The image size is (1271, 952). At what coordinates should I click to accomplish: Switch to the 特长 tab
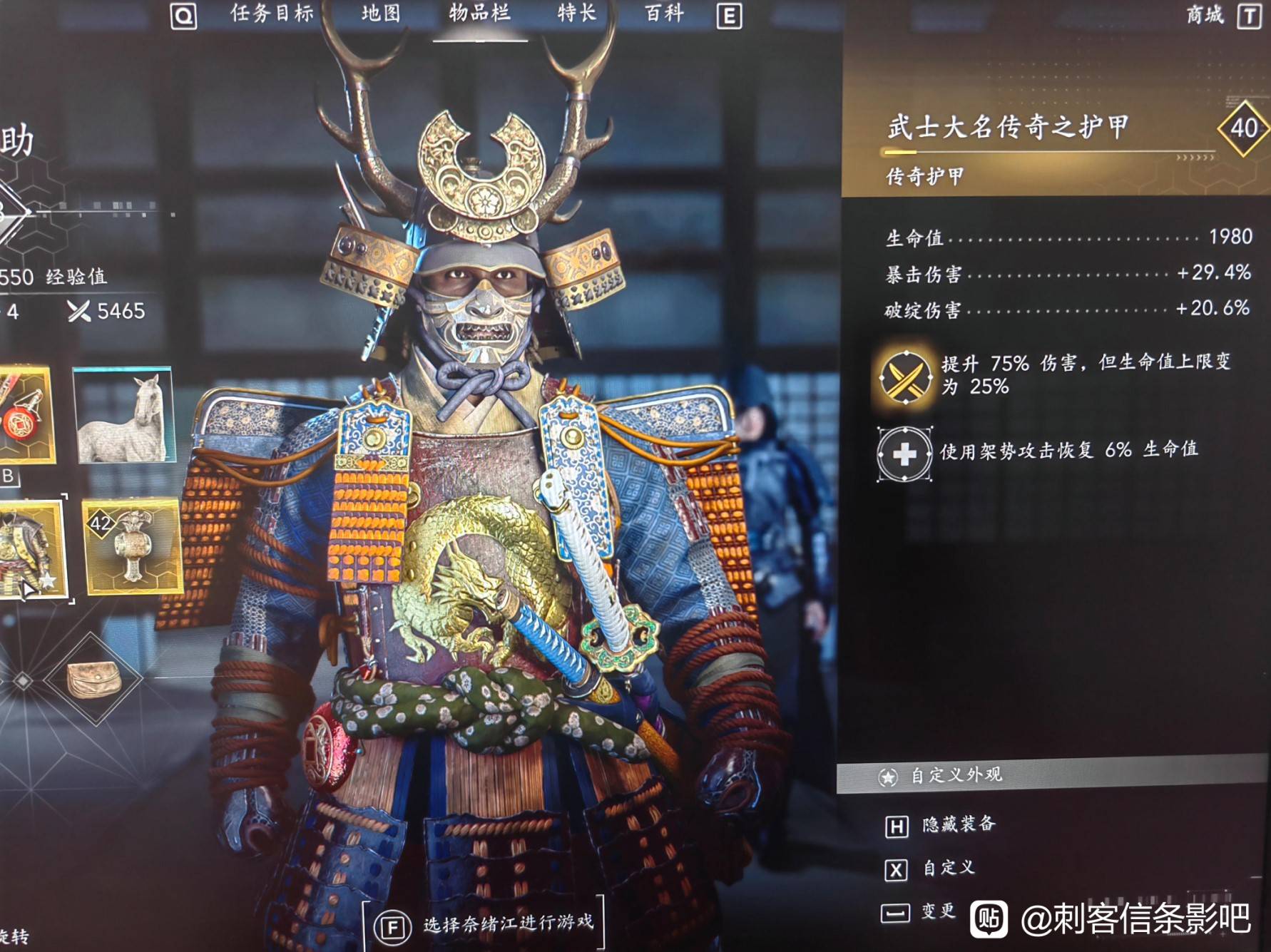576,13
